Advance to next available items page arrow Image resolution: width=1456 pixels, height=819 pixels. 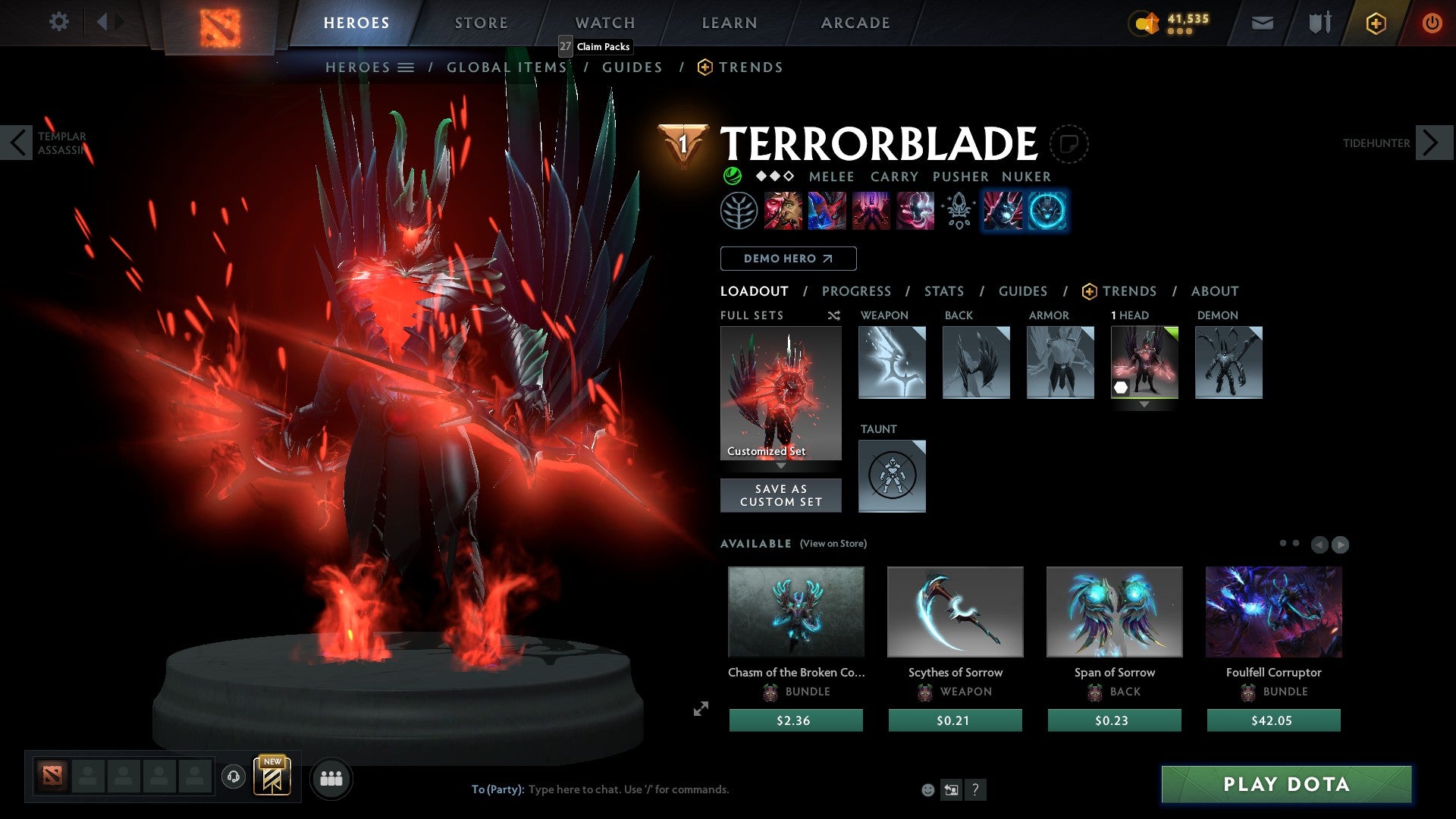(1341, 544)
